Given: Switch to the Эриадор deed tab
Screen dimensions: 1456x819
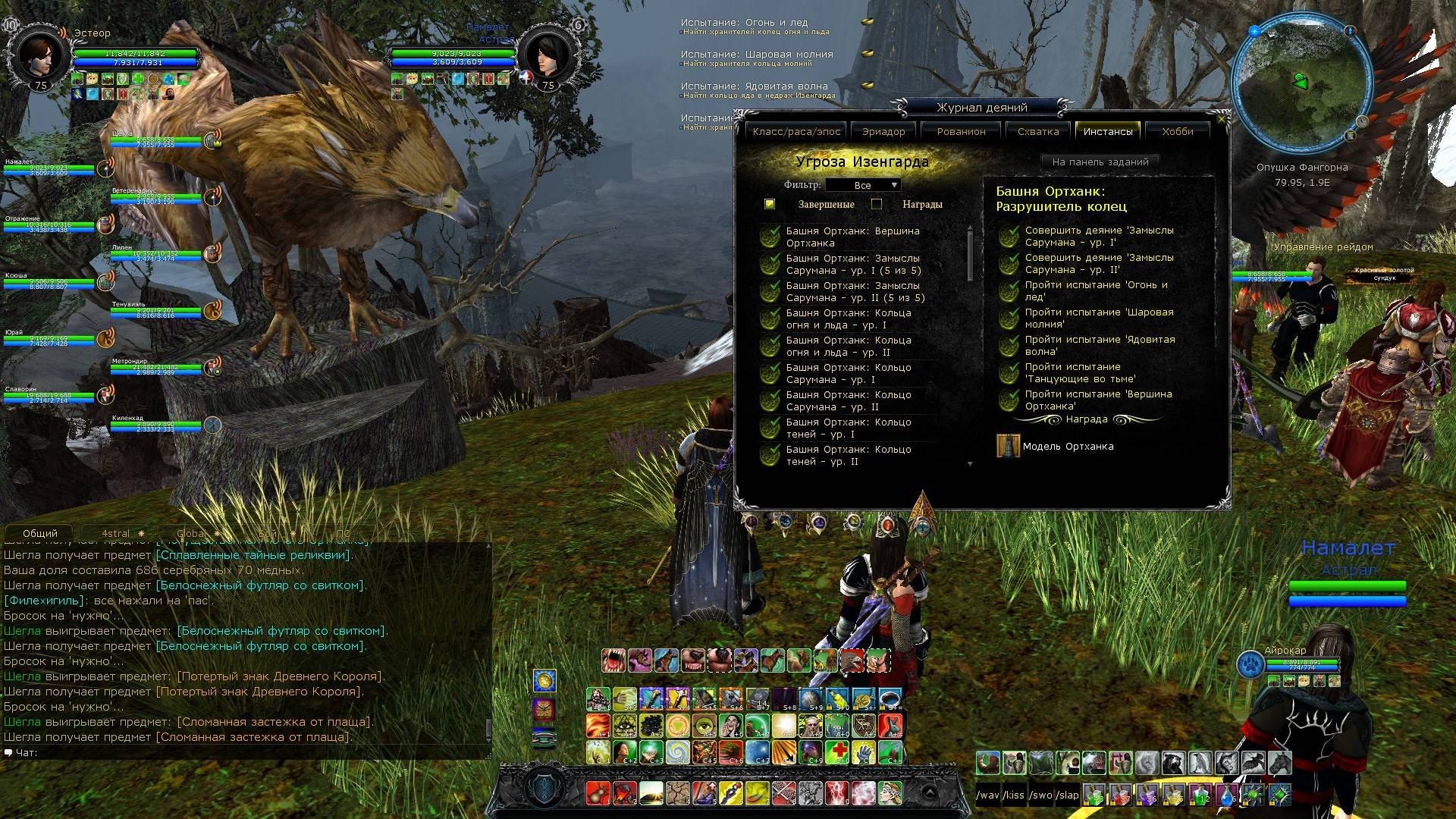Looking at the screenshot, I should pos(883,131).
